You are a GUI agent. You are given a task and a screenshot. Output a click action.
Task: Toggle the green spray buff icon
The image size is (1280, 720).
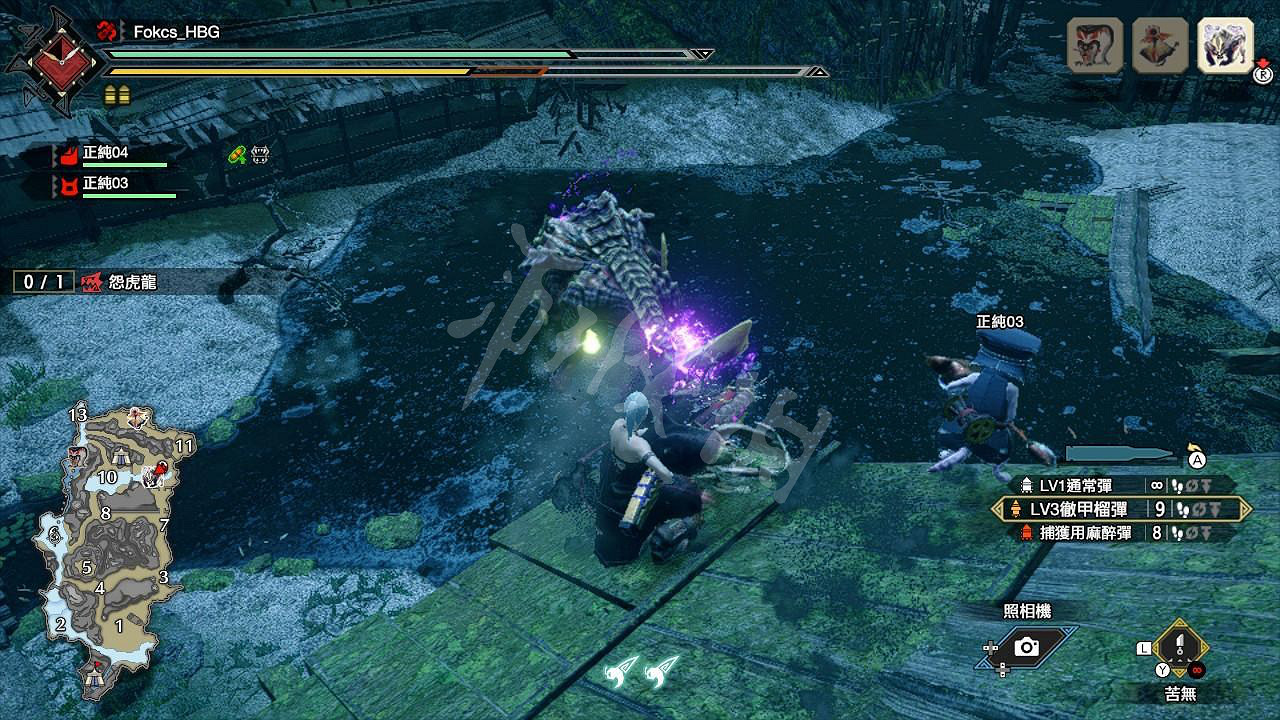(239, 153)
